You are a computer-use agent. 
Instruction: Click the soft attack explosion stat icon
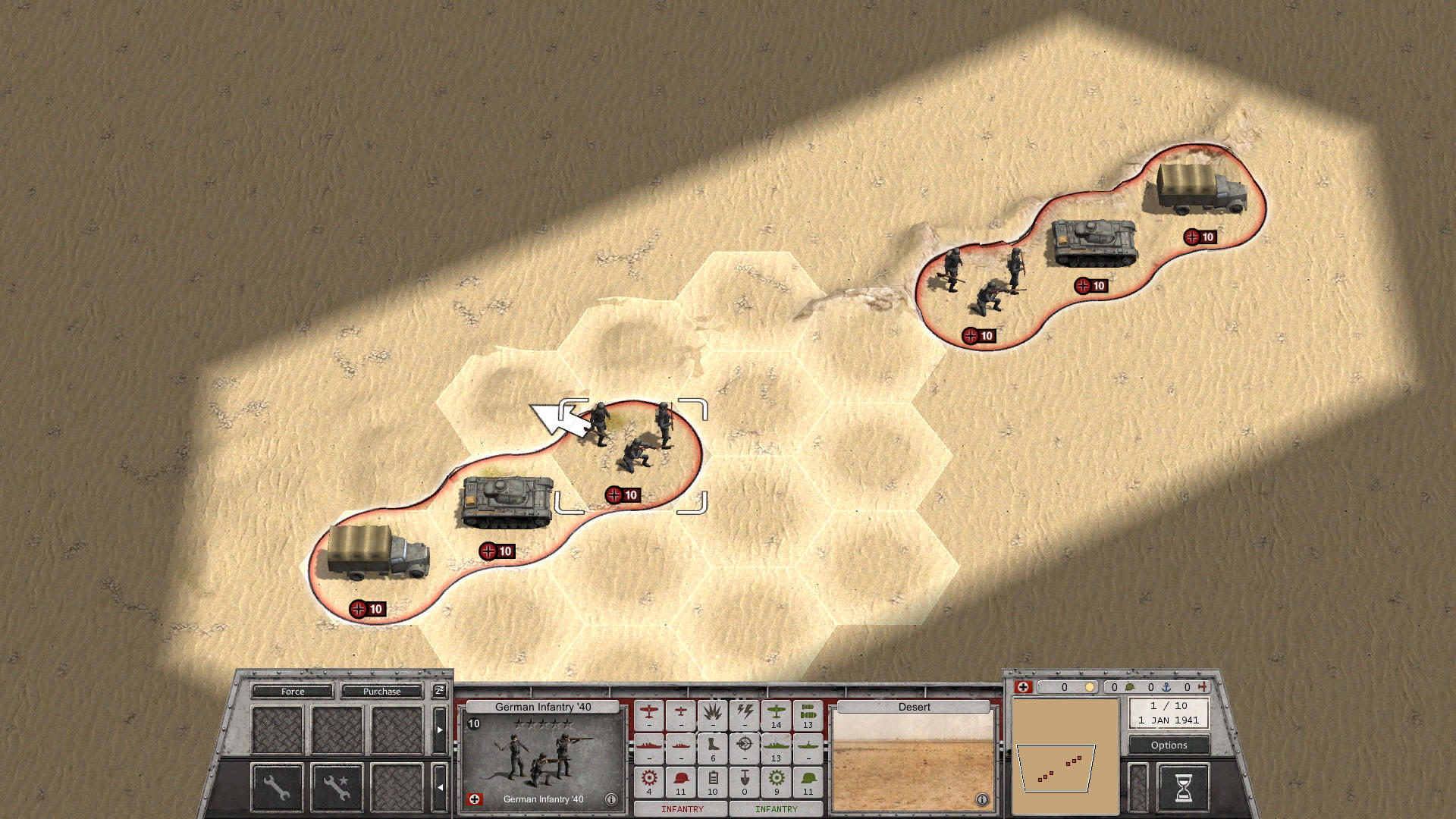coord(713,714)
